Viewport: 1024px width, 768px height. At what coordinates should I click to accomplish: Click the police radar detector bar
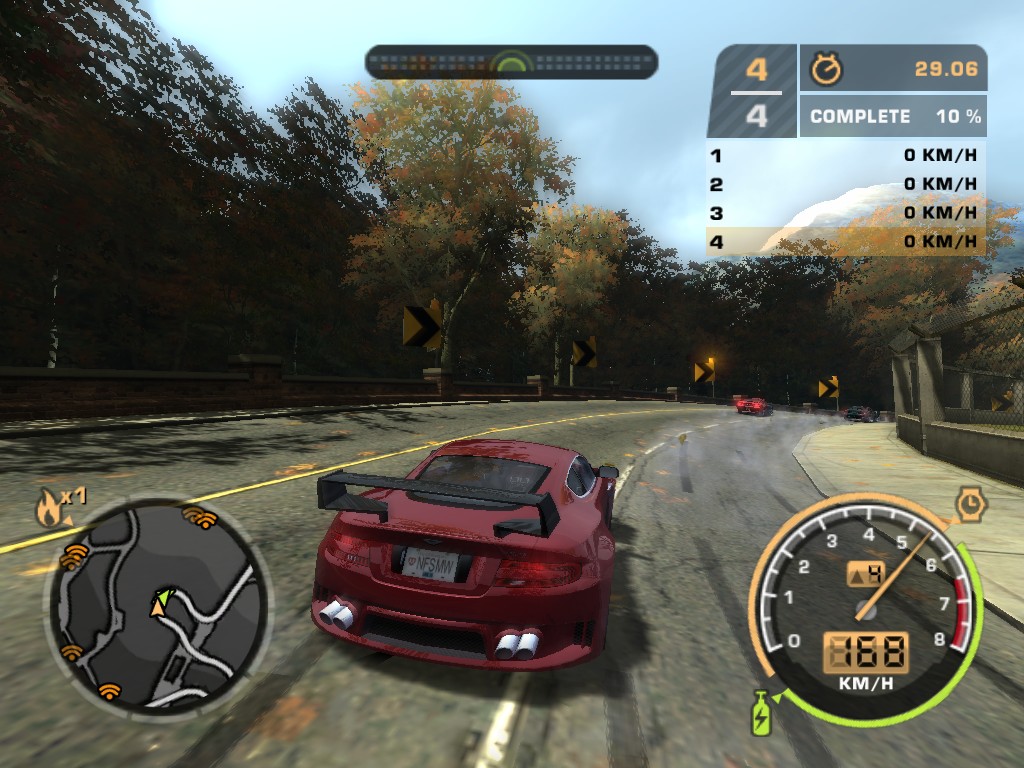(x=511, y=62)
